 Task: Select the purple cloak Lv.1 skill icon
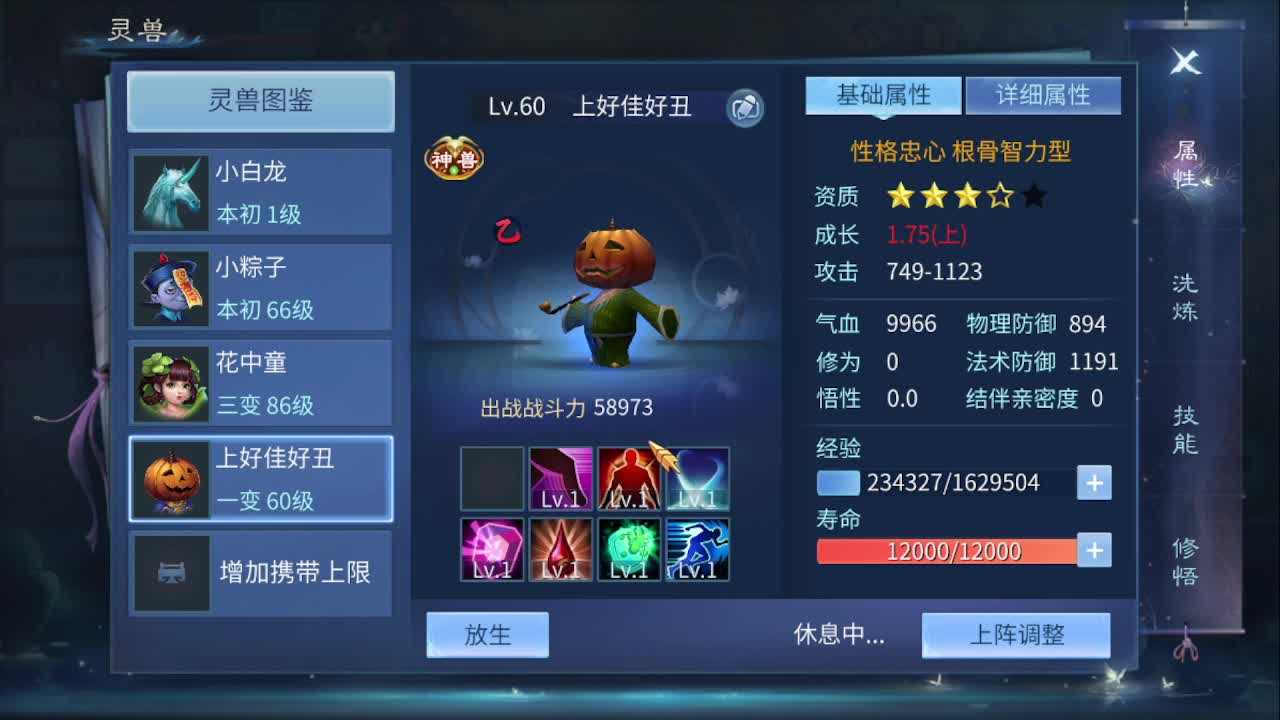tap(560, 478)
